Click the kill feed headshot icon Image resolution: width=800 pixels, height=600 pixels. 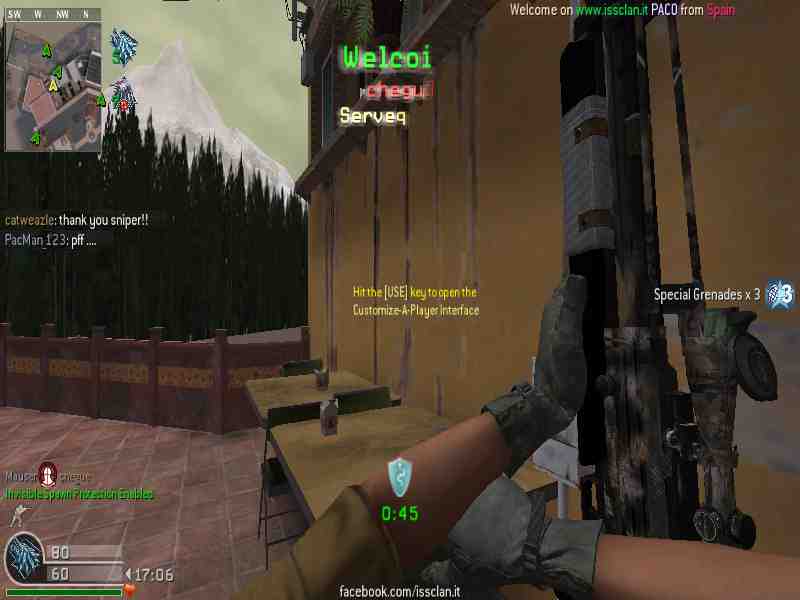click(46, 475)
